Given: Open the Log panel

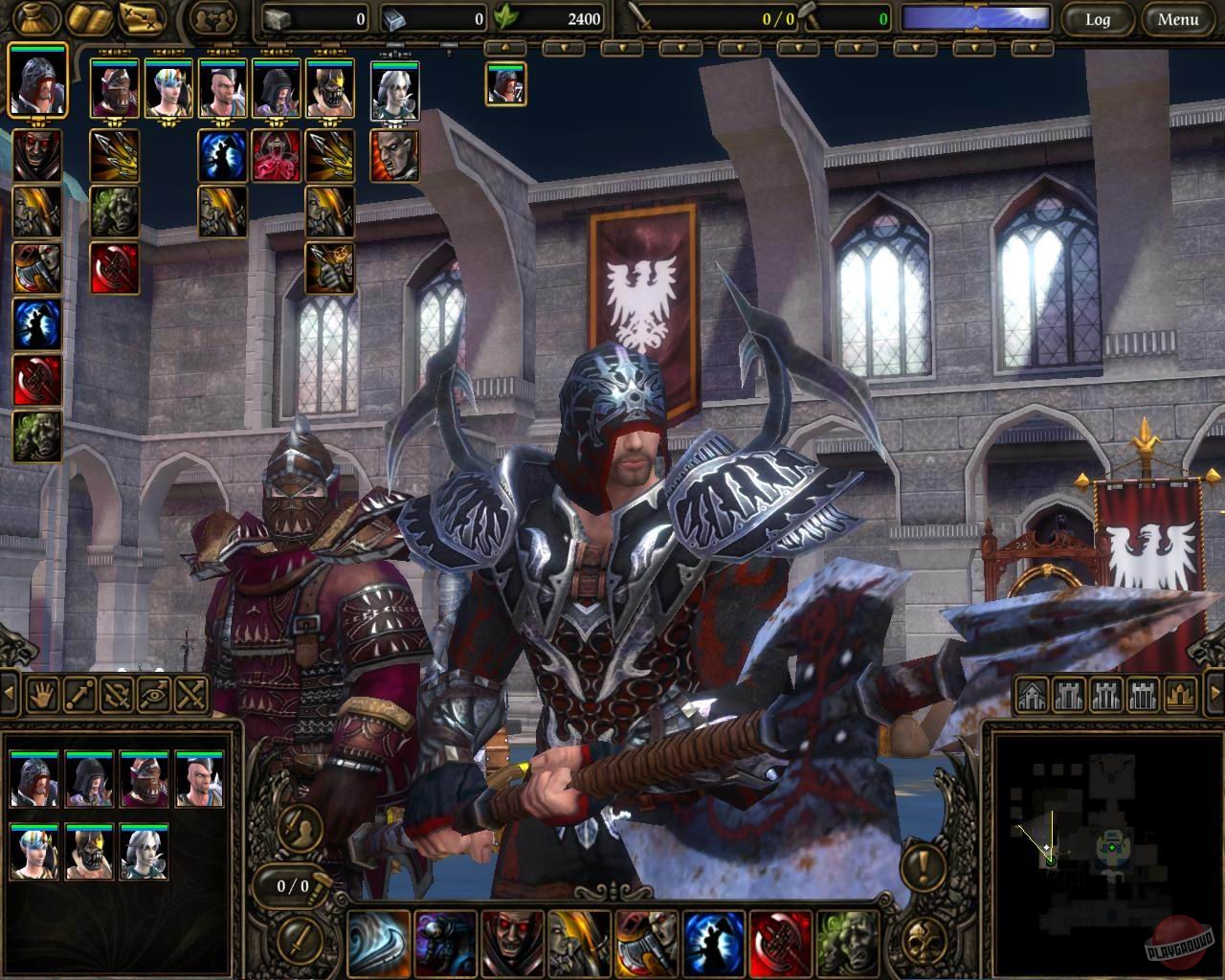Looking at the screenshot, I should pyautogui.click(x=1097, y=19).
